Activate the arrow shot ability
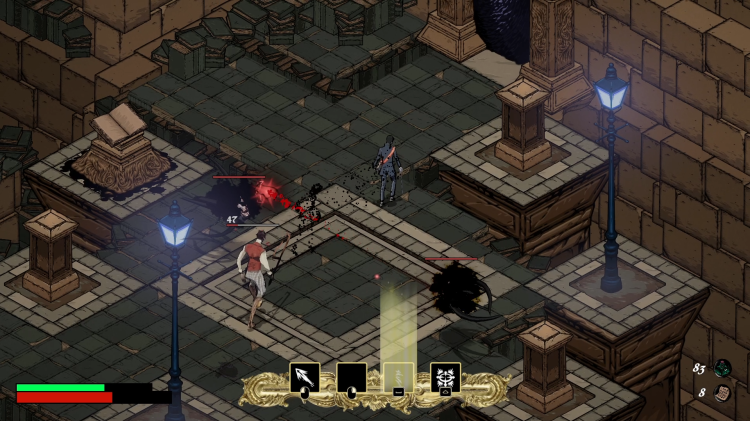Image resolution: width=750 pixels, height=422 pixels. point(304,377)
